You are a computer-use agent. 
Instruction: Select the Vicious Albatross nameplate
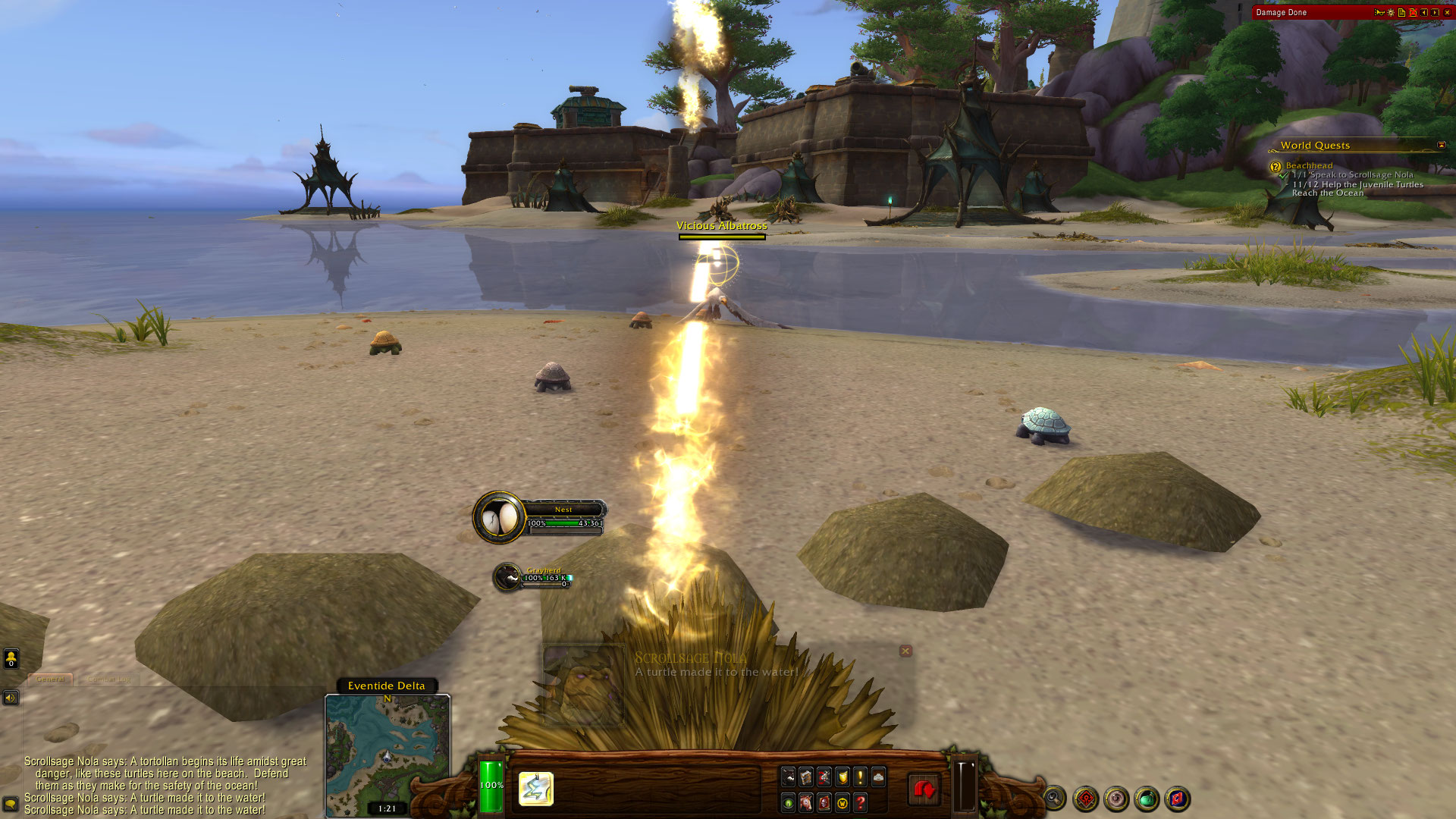click(721, 226)
